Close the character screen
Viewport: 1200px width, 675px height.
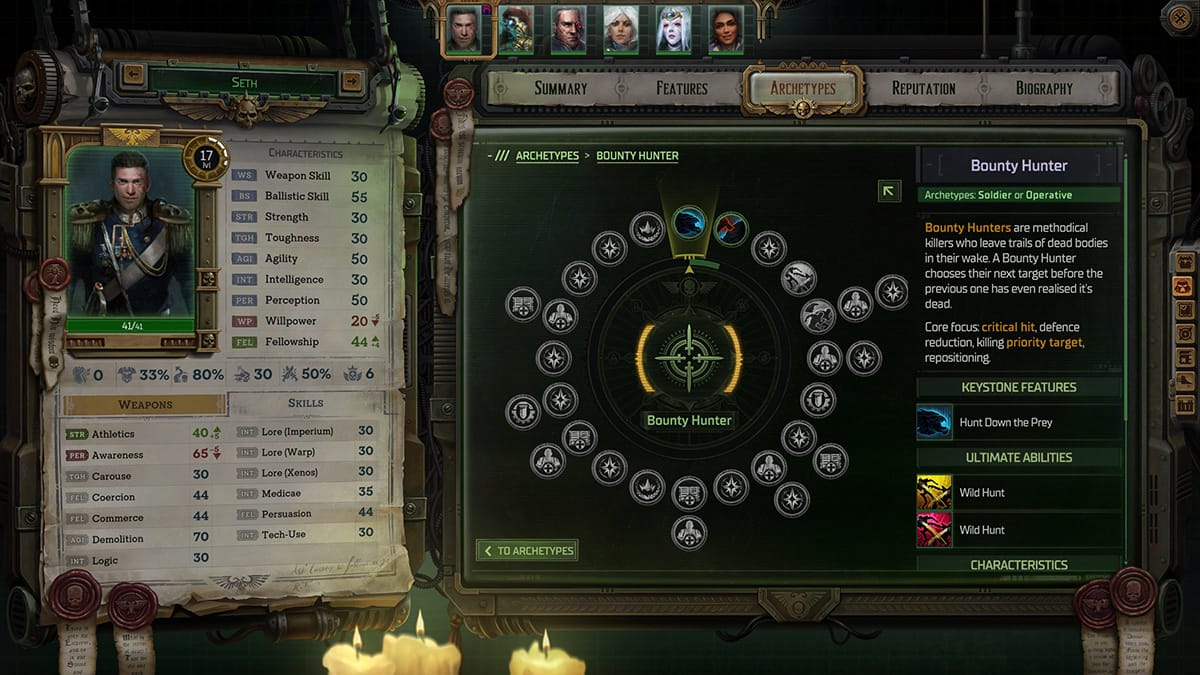pos(1180,17)
